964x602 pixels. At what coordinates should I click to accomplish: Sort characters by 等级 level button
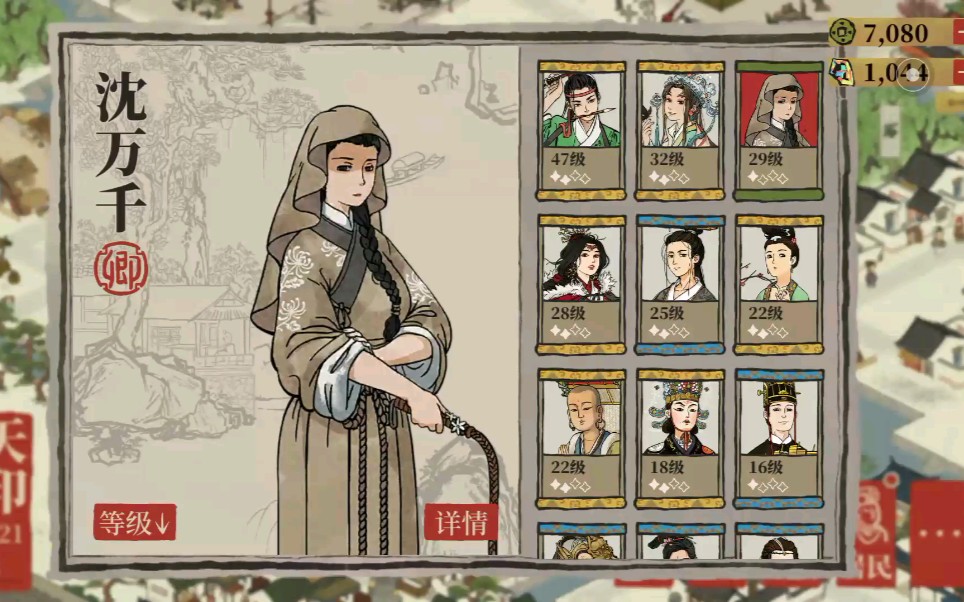click(135, 522)
